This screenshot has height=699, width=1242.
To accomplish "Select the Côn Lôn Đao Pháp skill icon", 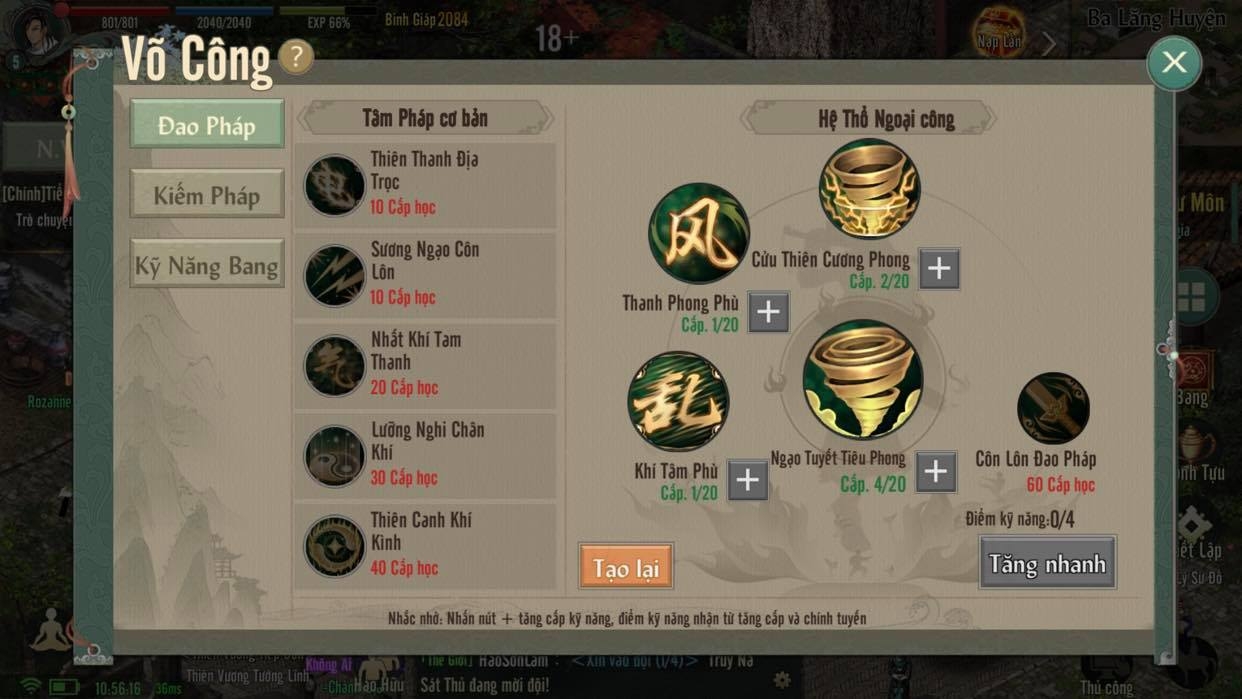I will point(1053,408).
